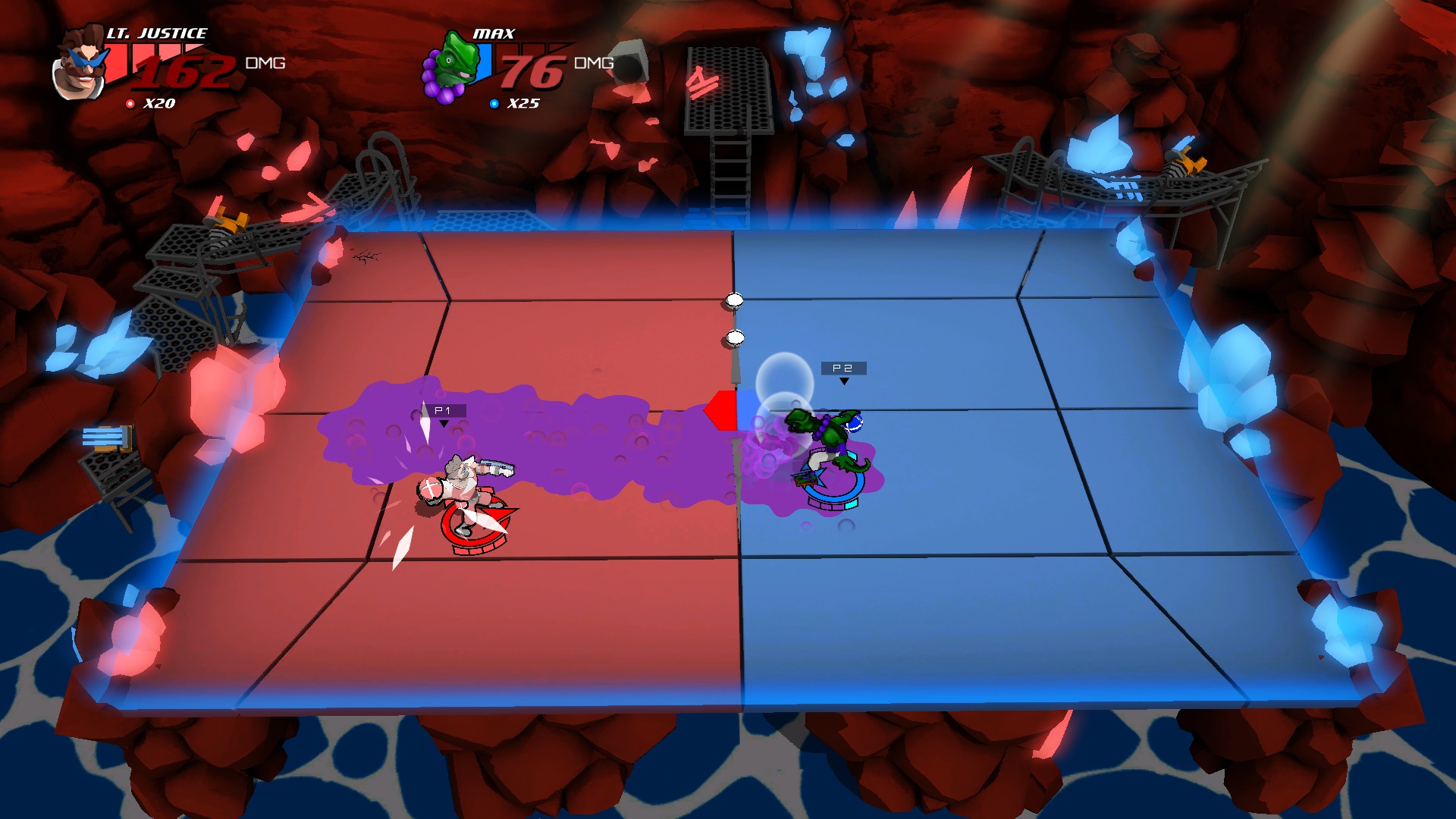
Task: Click the X25 counter text
Action: [x=523, y=105]
